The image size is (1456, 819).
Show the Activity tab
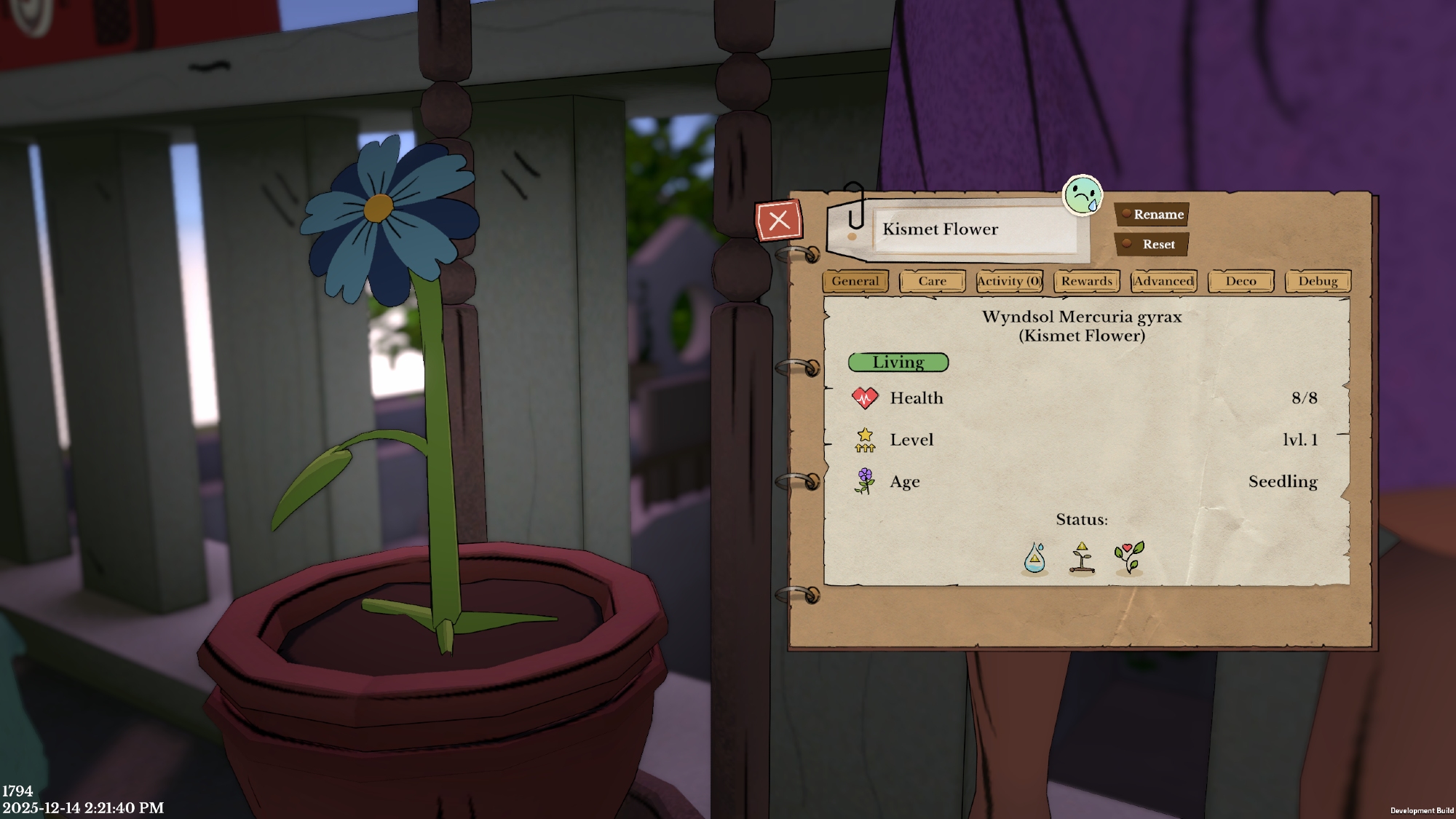pos(1009,281)
